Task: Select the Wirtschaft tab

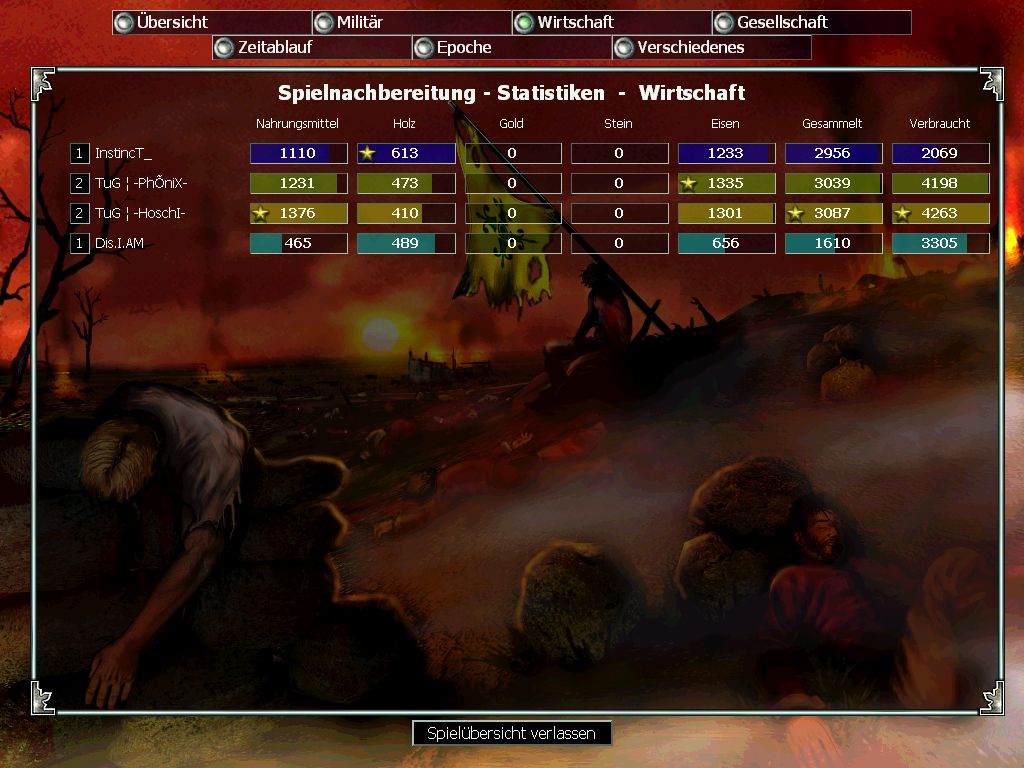Action: pos(611,22)
